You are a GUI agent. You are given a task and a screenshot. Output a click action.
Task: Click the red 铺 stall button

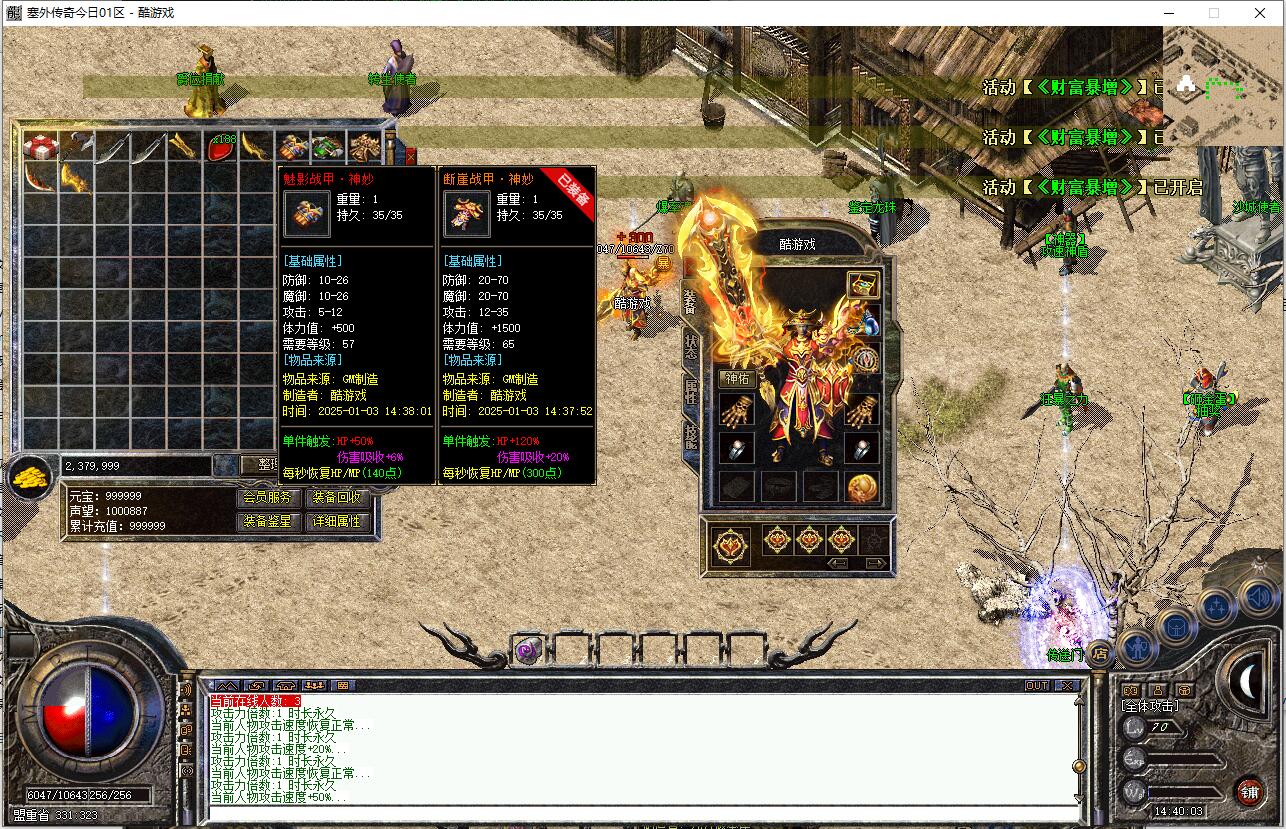[x=1249, y=791]
